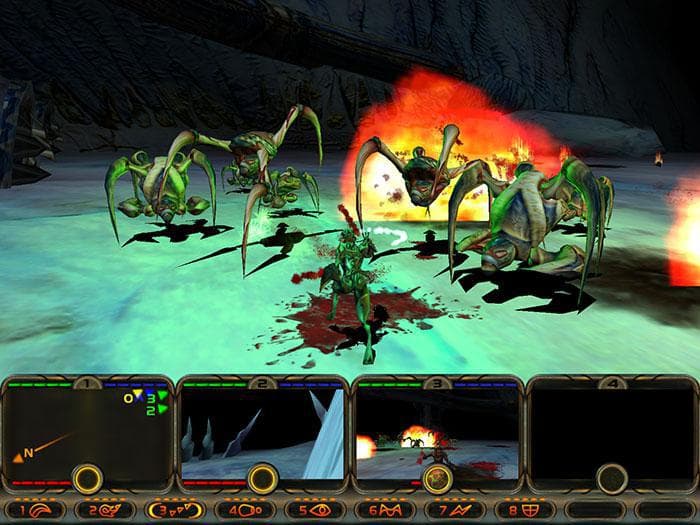700x525 pixels.
Task: Activate command button 2
Action: [x=104, y=510]
